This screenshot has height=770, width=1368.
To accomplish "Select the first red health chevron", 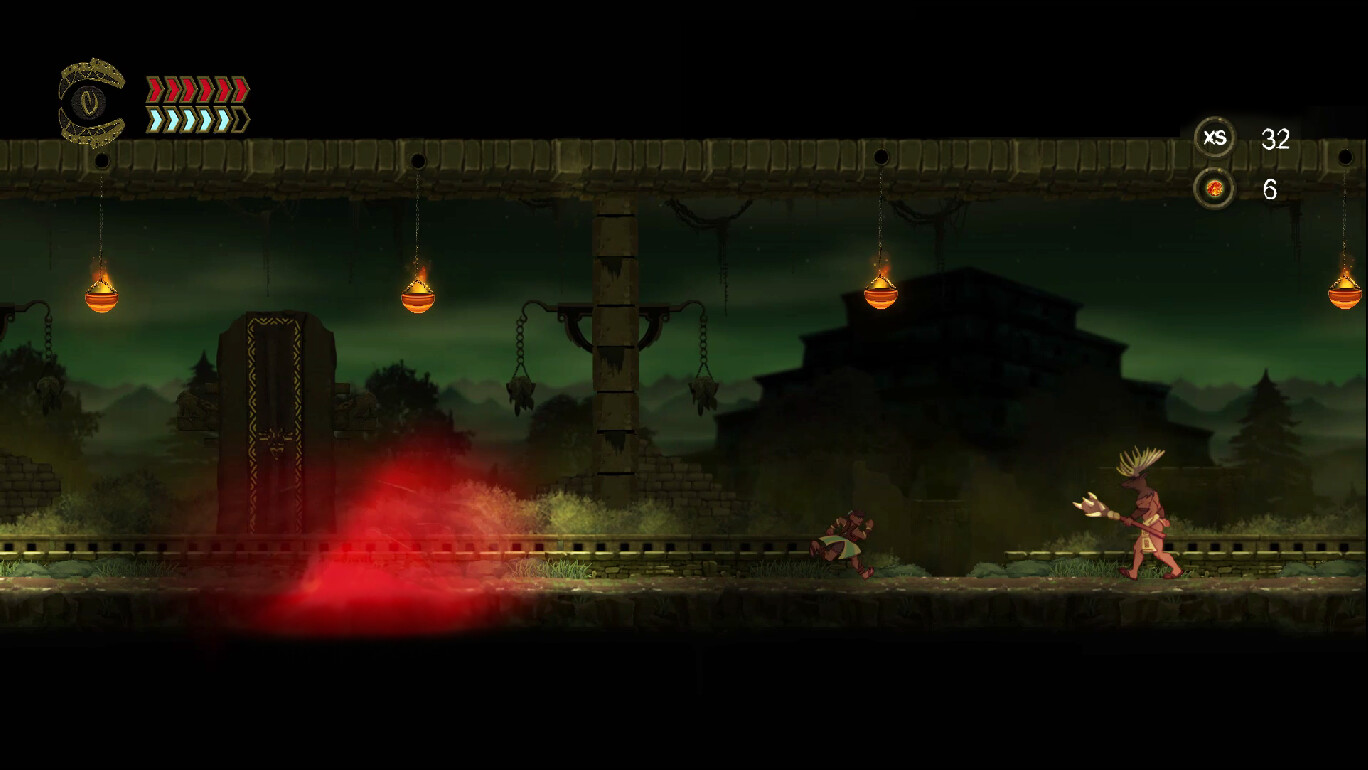I will 155,88.
